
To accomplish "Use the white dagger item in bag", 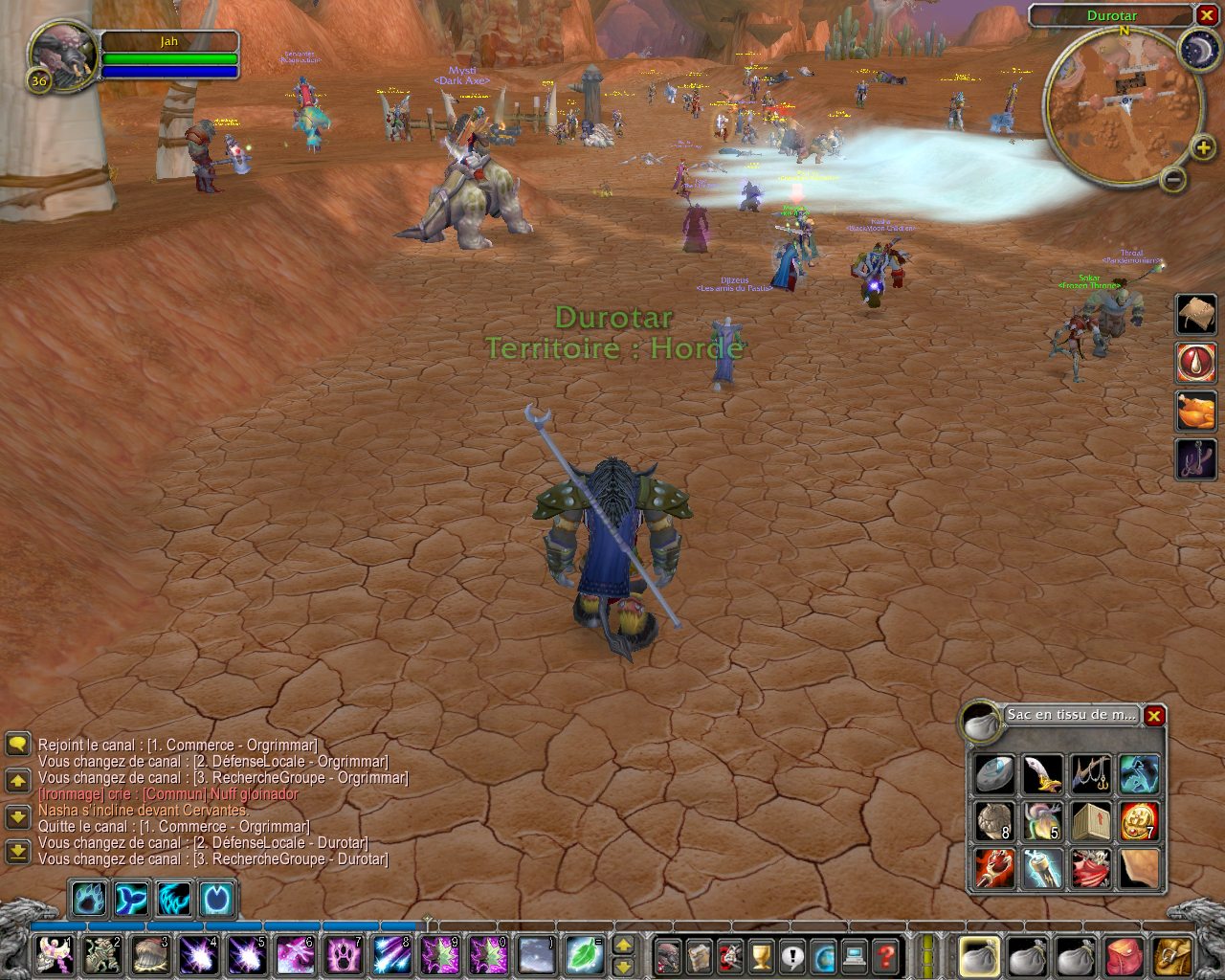I will click(x=1042, y=774).
